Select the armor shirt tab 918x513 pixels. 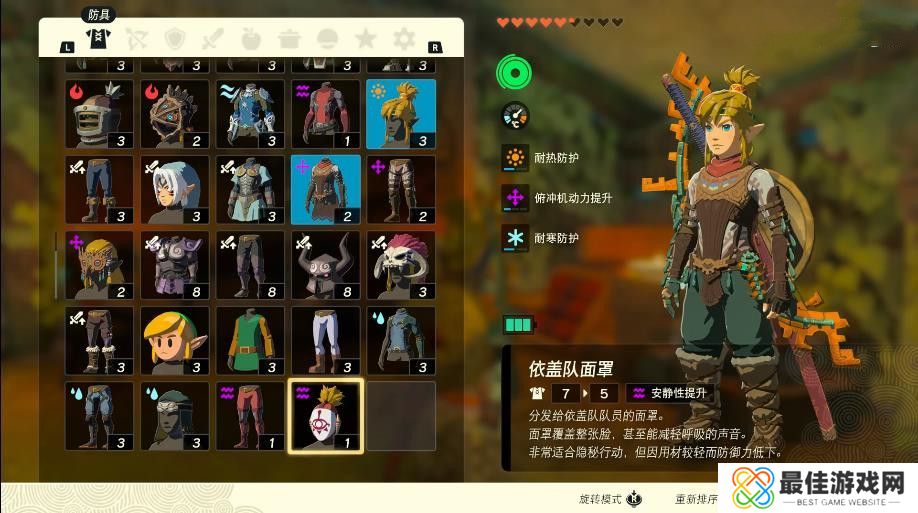[98, 39]
